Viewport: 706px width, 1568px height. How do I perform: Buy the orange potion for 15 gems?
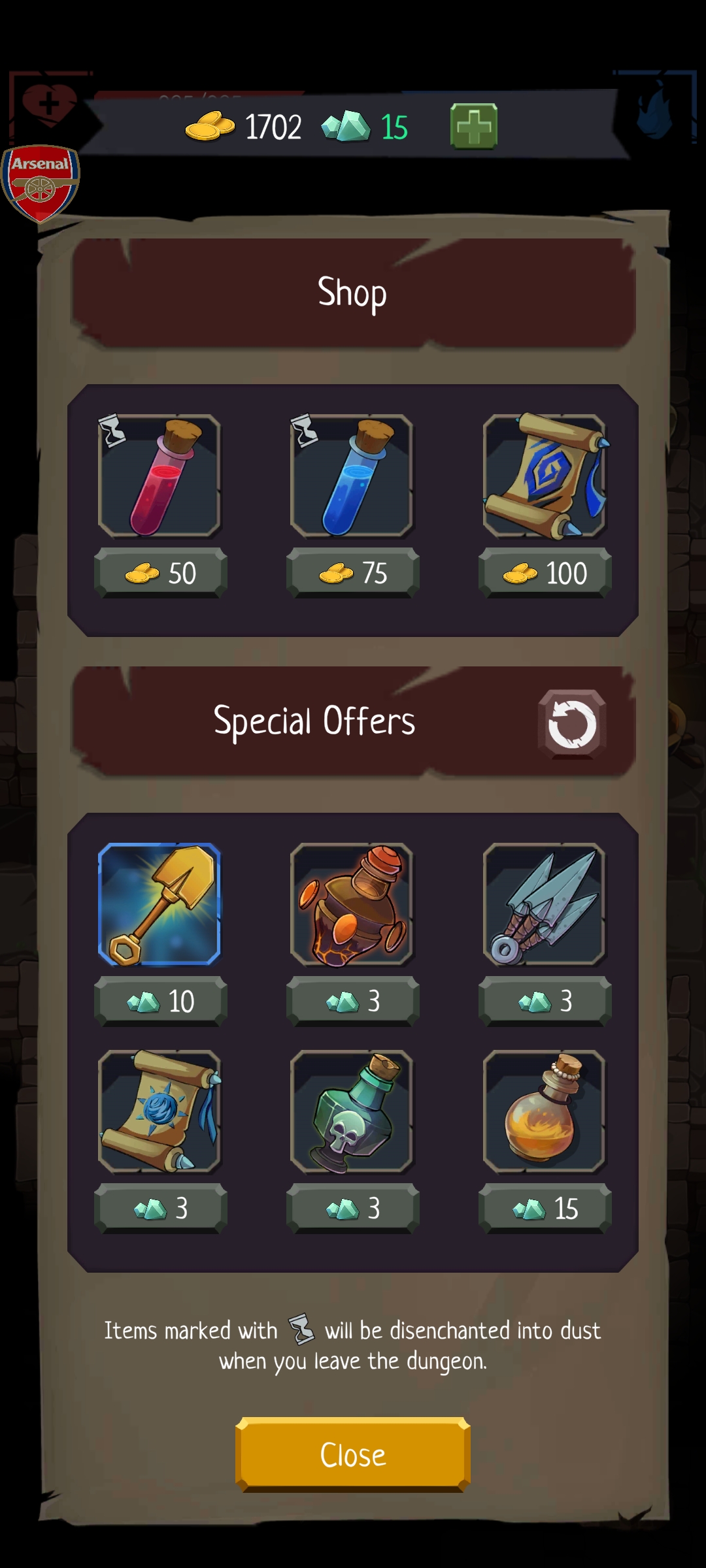point(545,1208)
